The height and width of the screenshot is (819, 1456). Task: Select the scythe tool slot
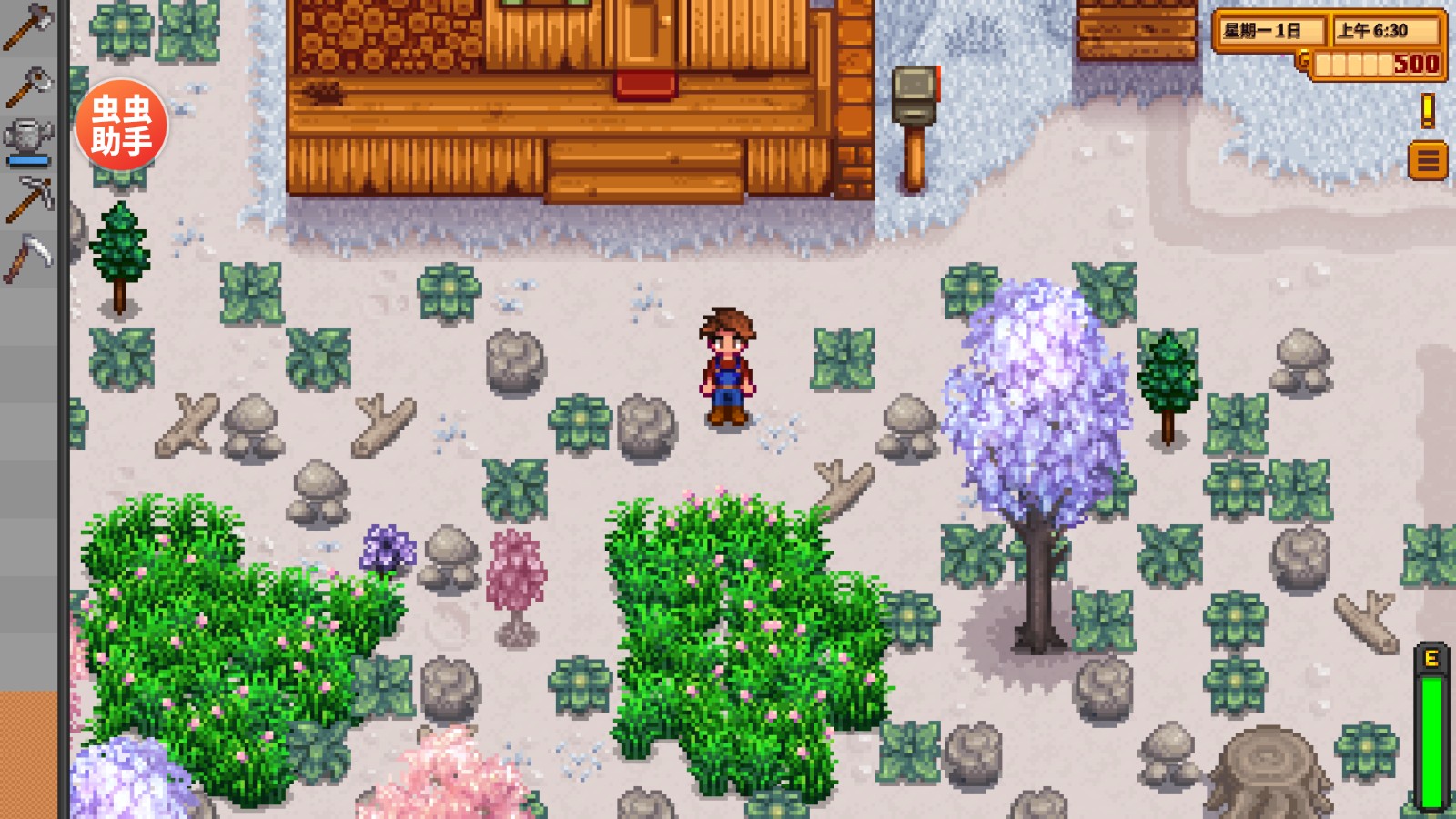(x=29, y=258)
